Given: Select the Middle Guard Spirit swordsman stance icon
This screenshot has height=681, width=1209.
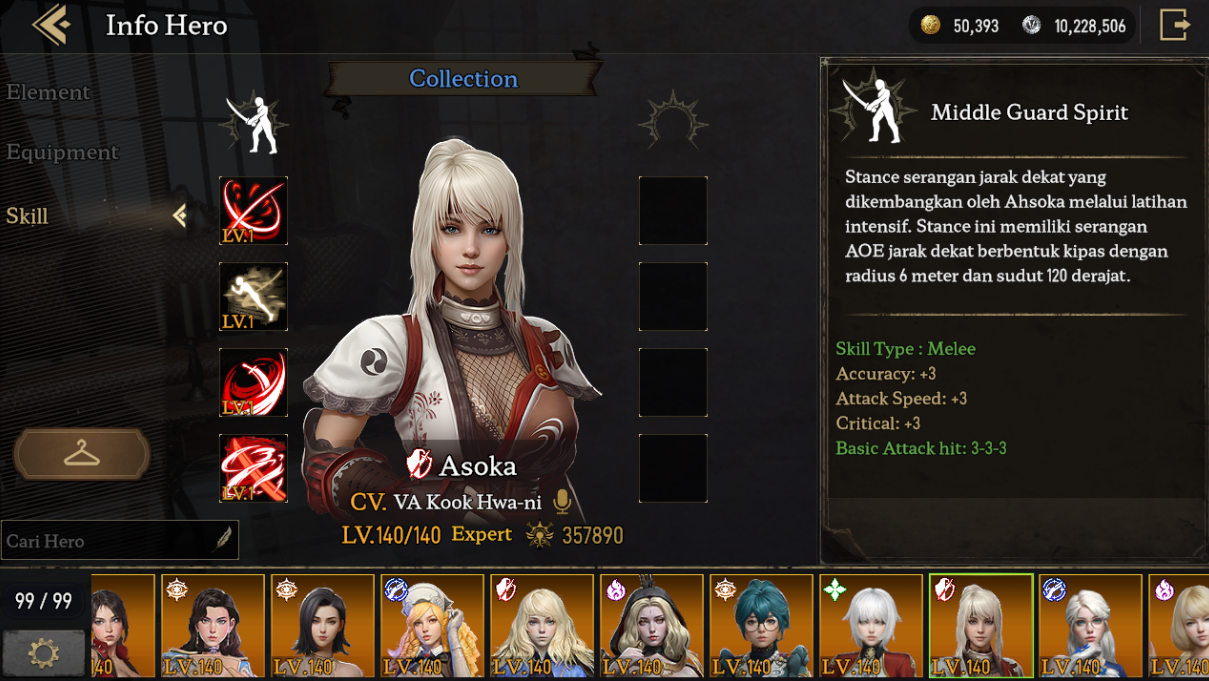Looking at the screenshot, I should 254,124.
